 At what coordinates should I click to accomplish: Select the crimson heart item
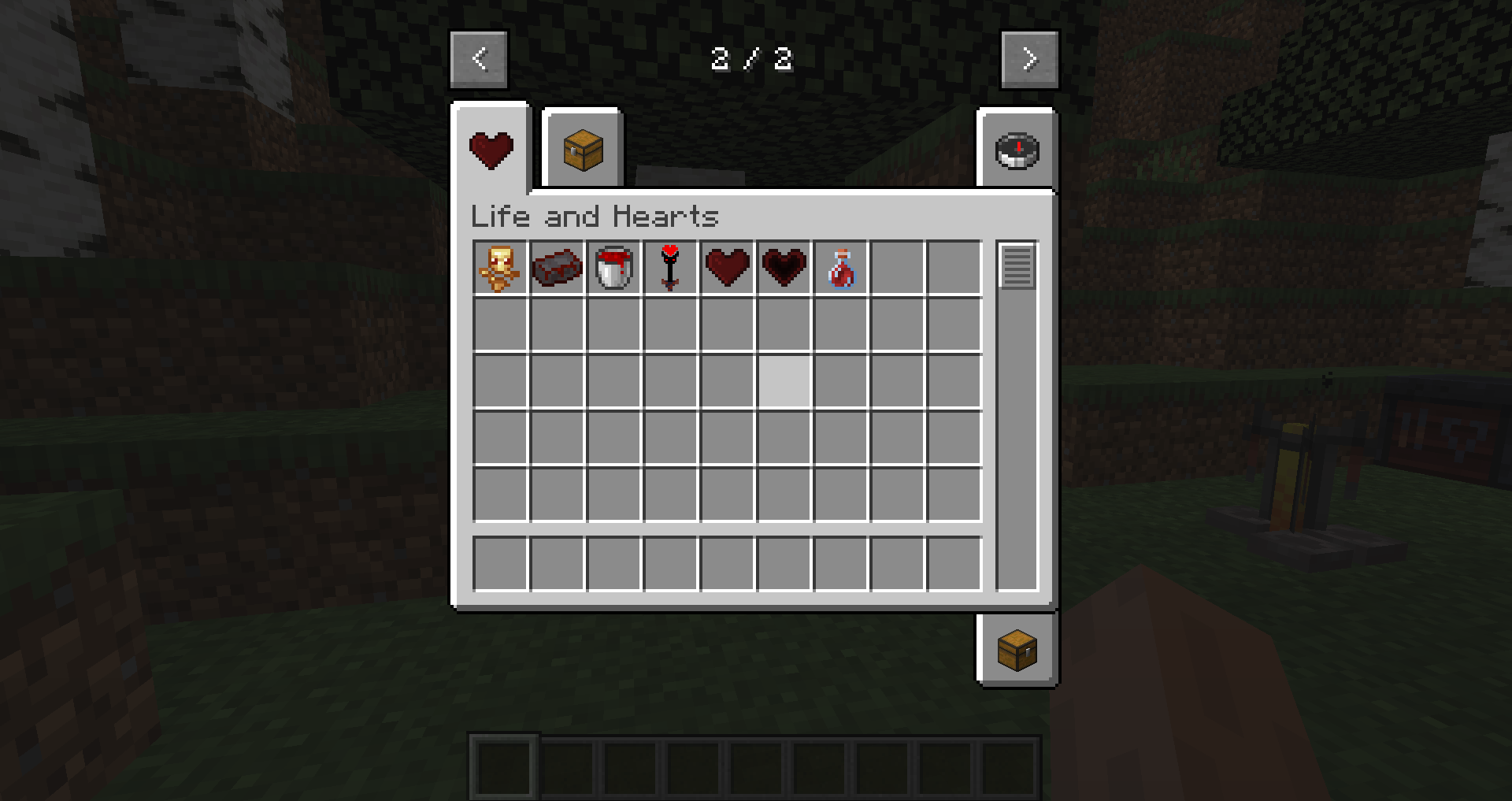coord(726,266)
